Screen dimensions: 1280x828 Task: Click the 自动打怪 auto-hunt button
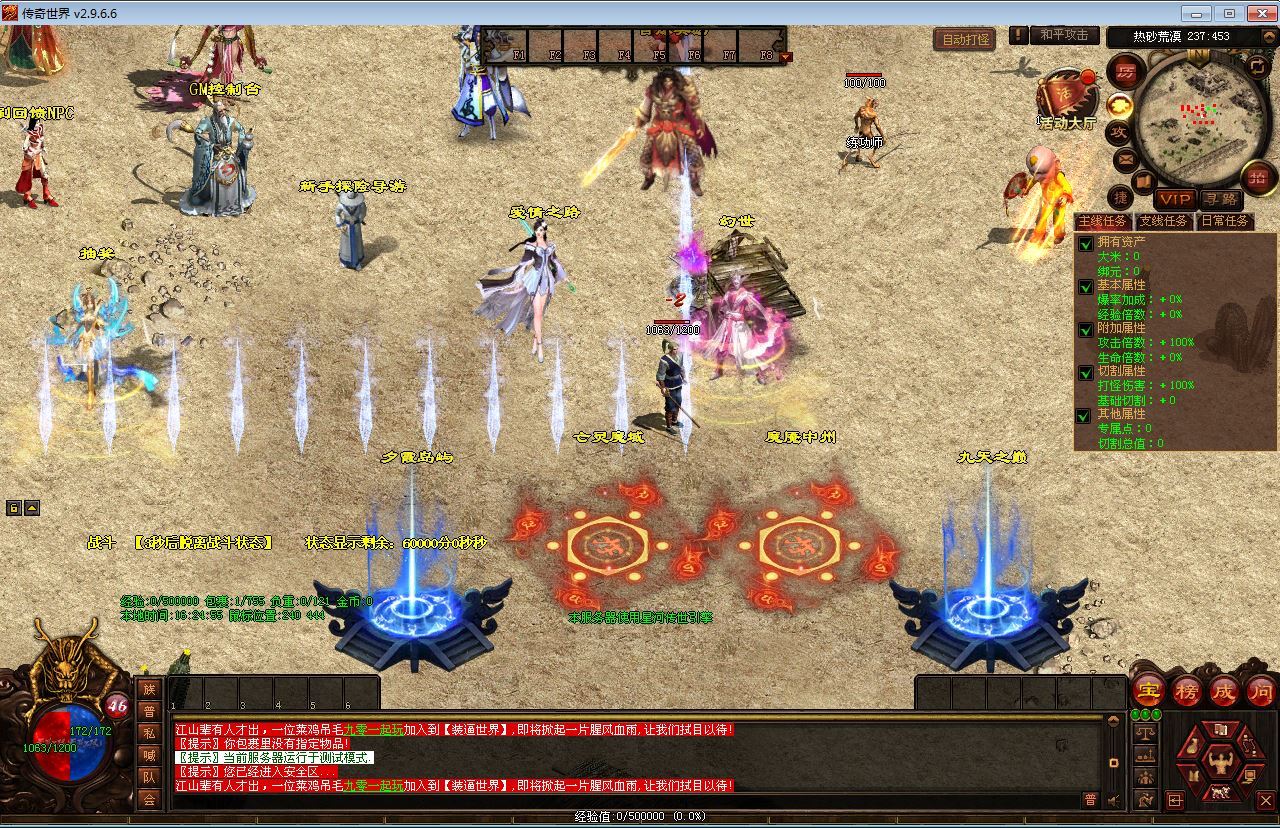click(963, 36)
